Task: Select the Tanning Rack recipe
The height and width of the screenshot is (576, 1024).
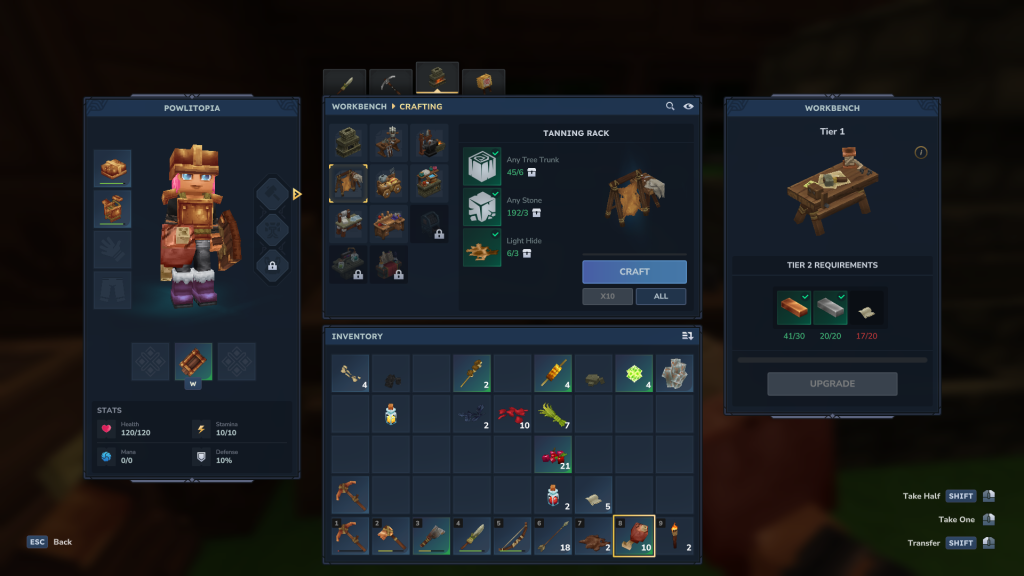Action: [348, 183]
